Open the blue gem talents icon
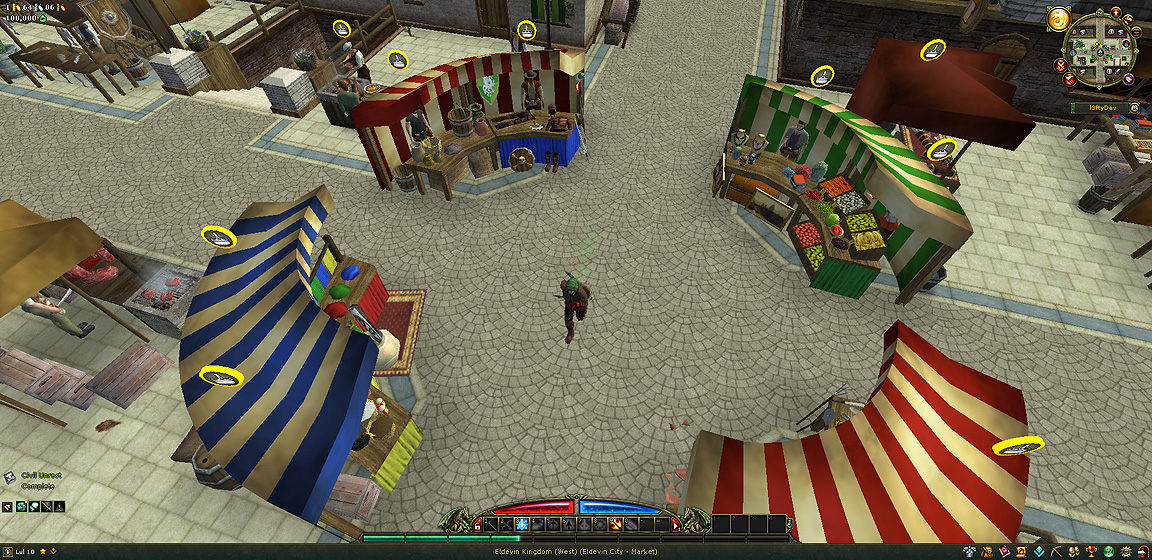The height and width of the screenshot is (560, 1152). click(x=1039, y=552)
